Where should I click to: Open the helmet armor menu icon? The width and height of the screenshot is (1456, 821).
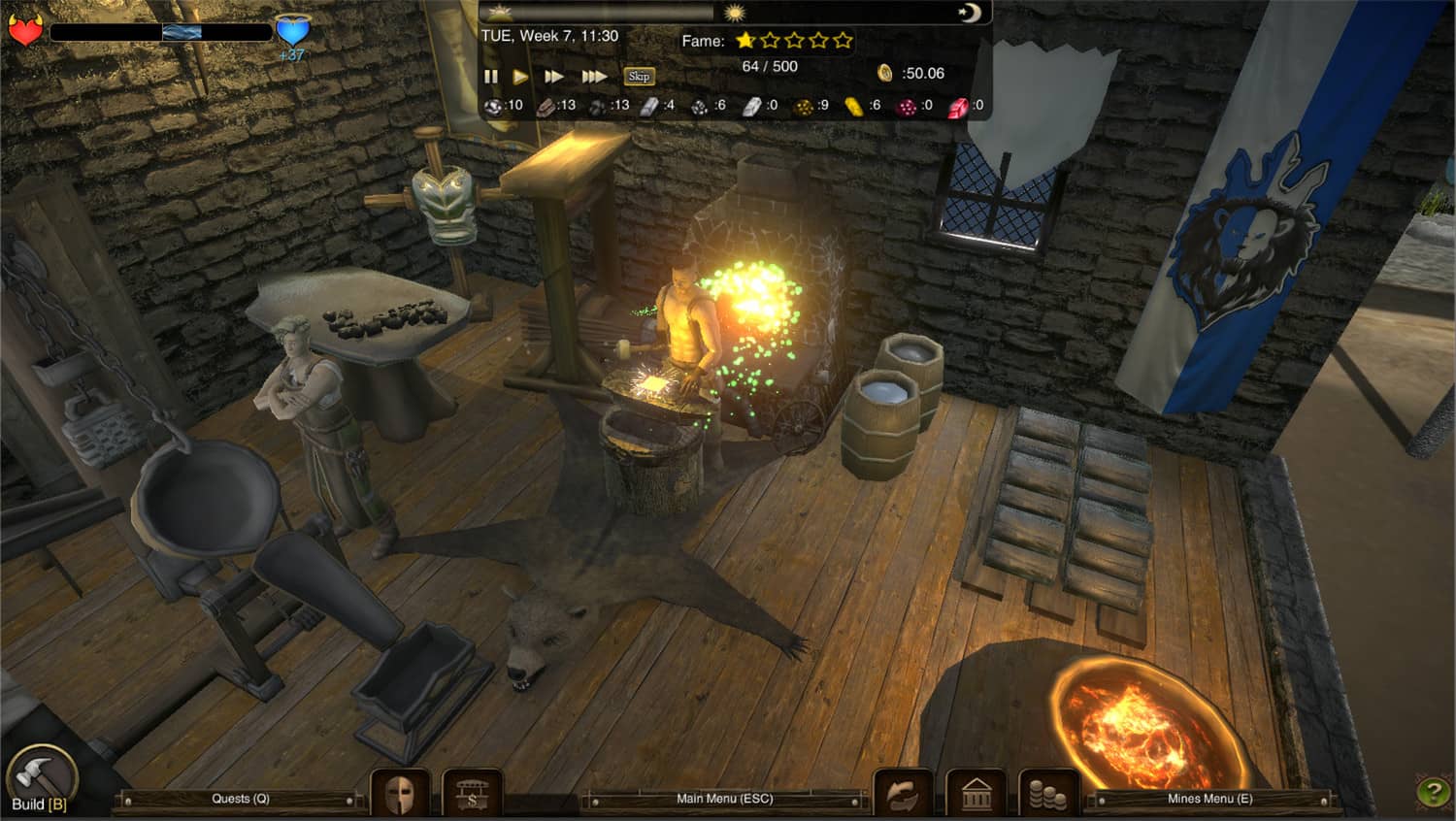coord(401,794)
